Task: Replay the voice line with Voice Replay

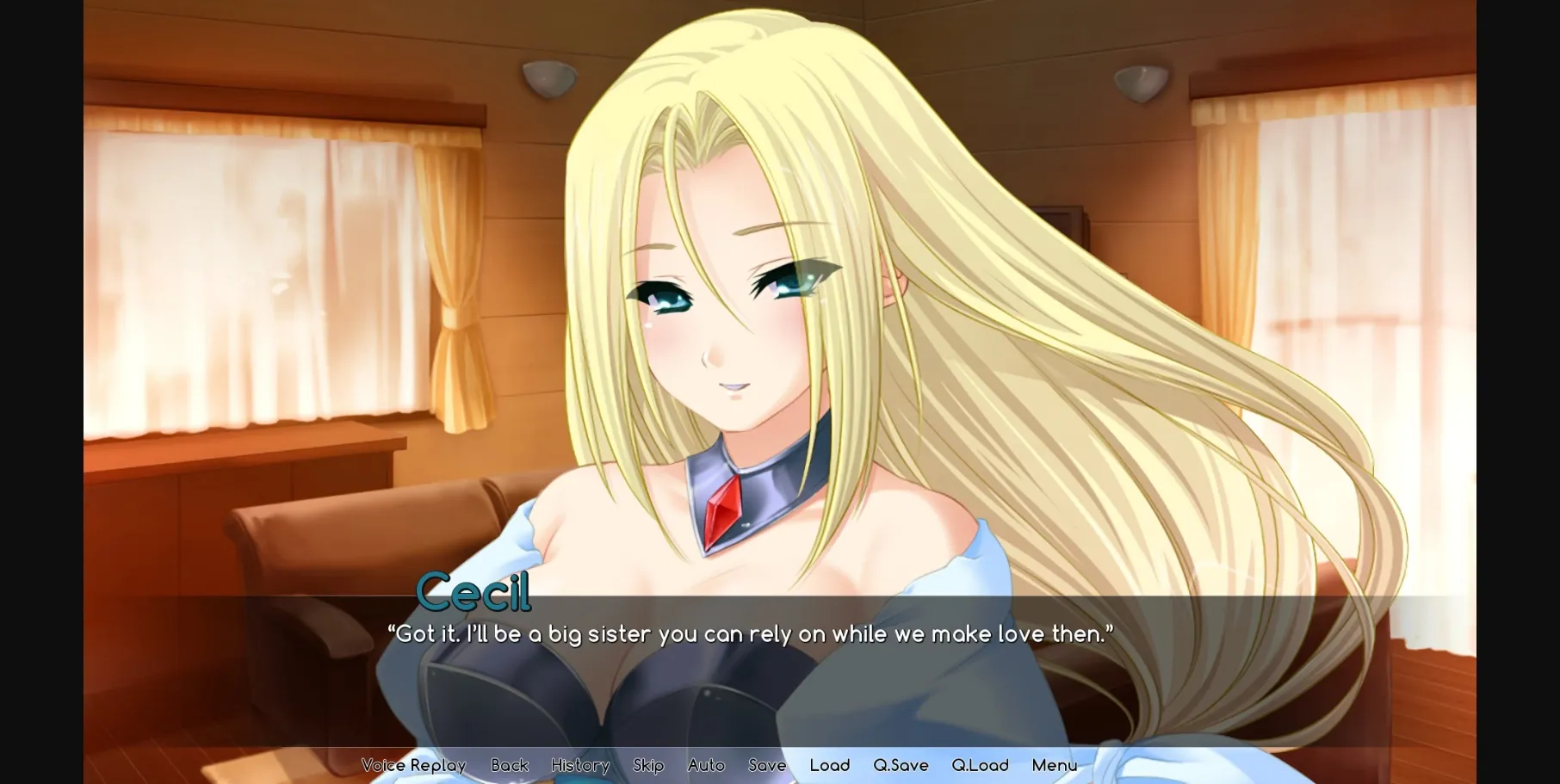Action: pos(413,764)
